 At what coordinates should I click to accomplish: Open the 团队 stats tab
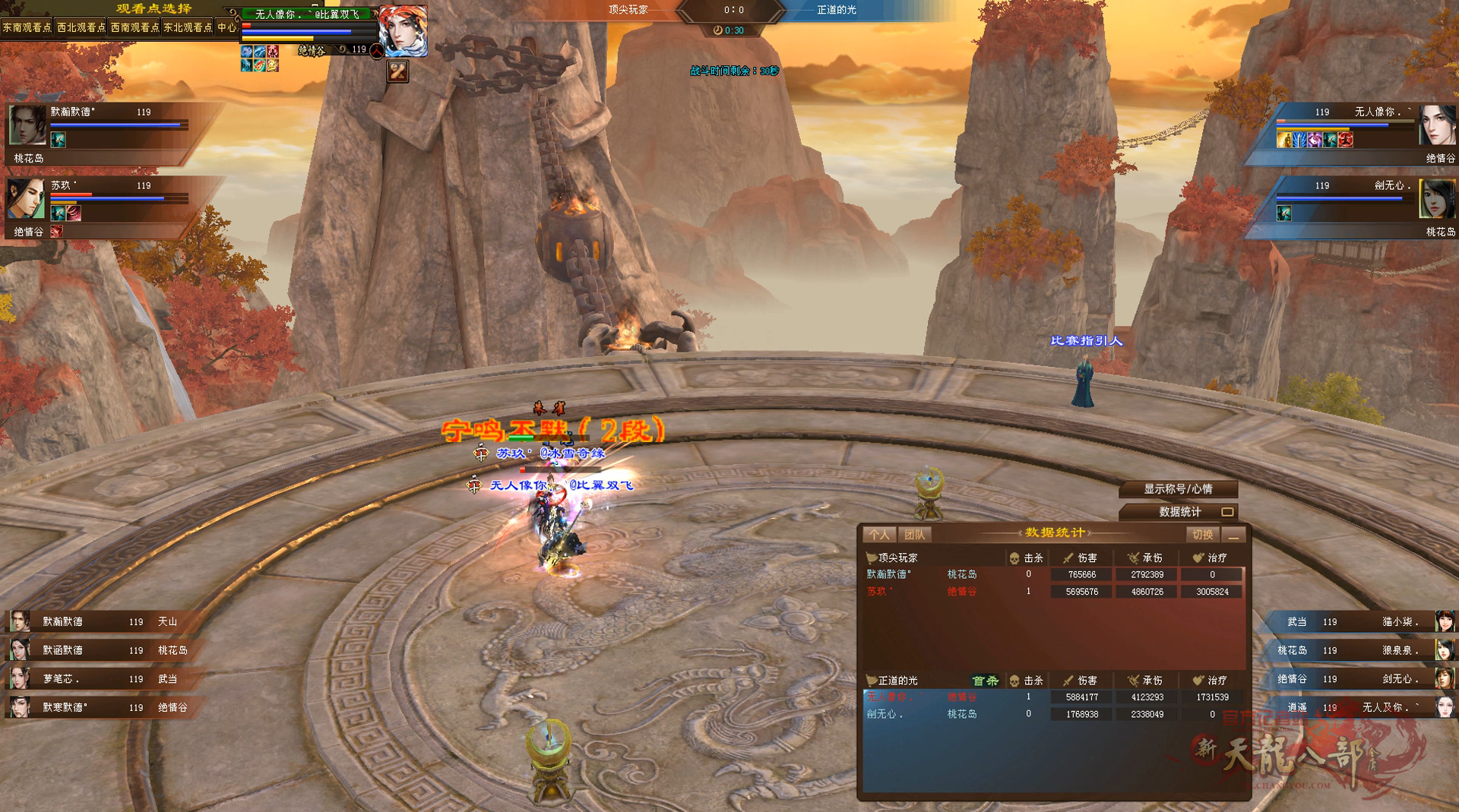(914, 535)
